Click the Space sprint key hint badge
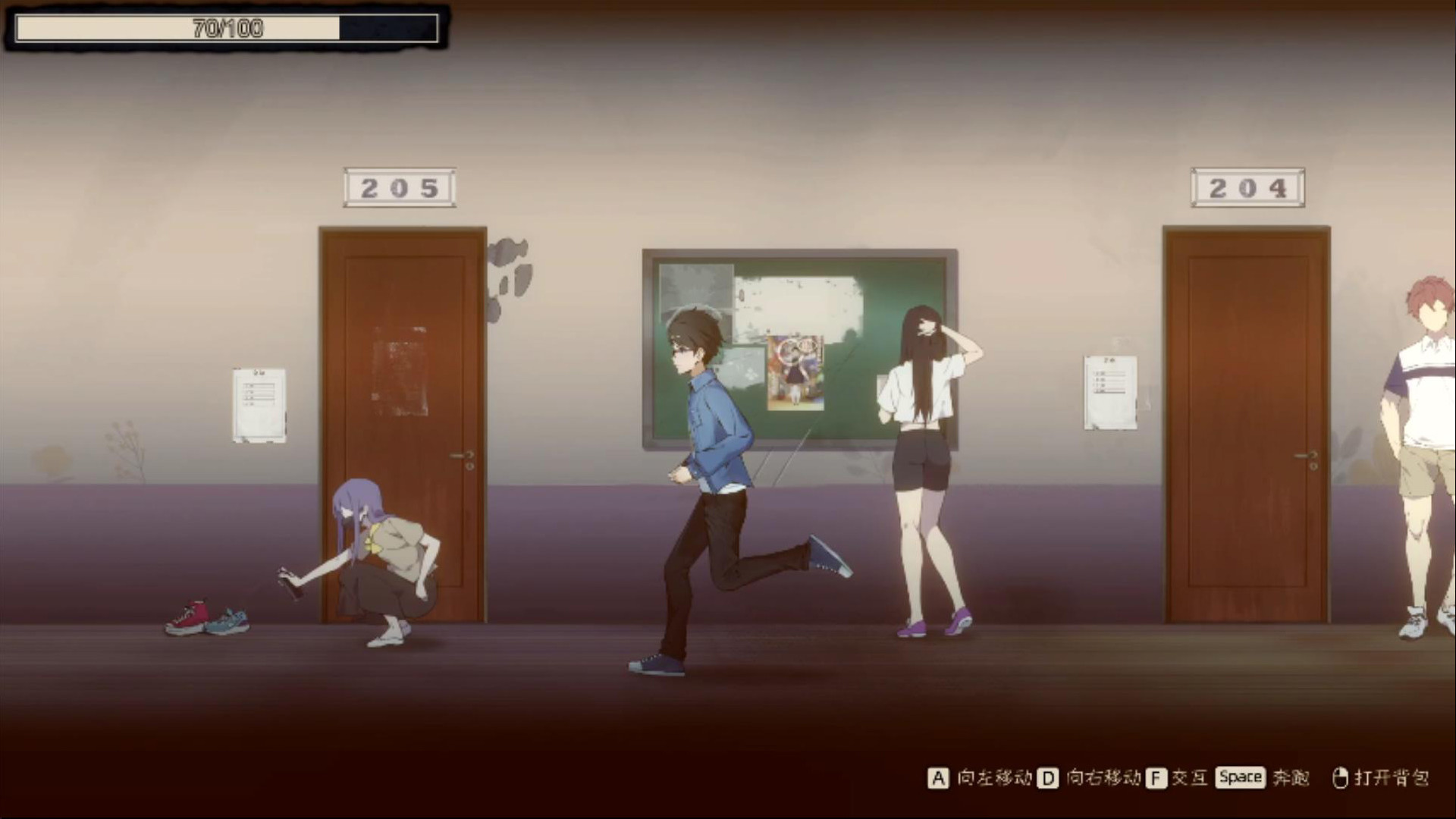Screen dimensions: 1456x819 point(1239,777)
